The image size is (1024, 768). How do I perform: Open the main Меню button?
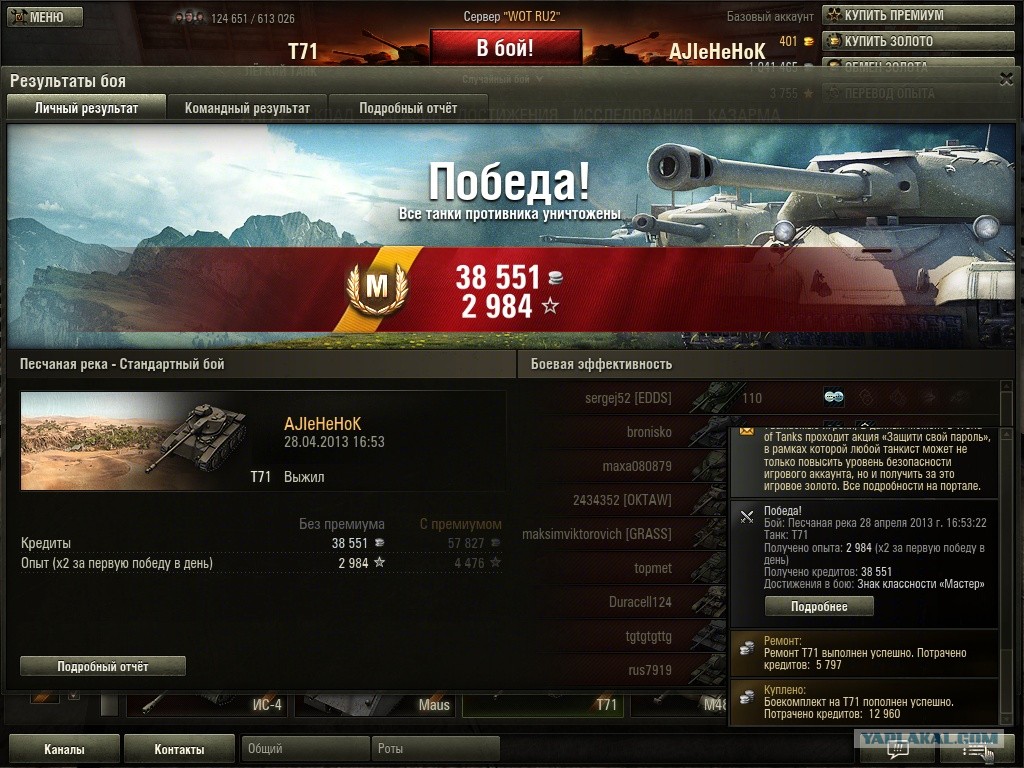pyautogui.click(x=45, y=17)
